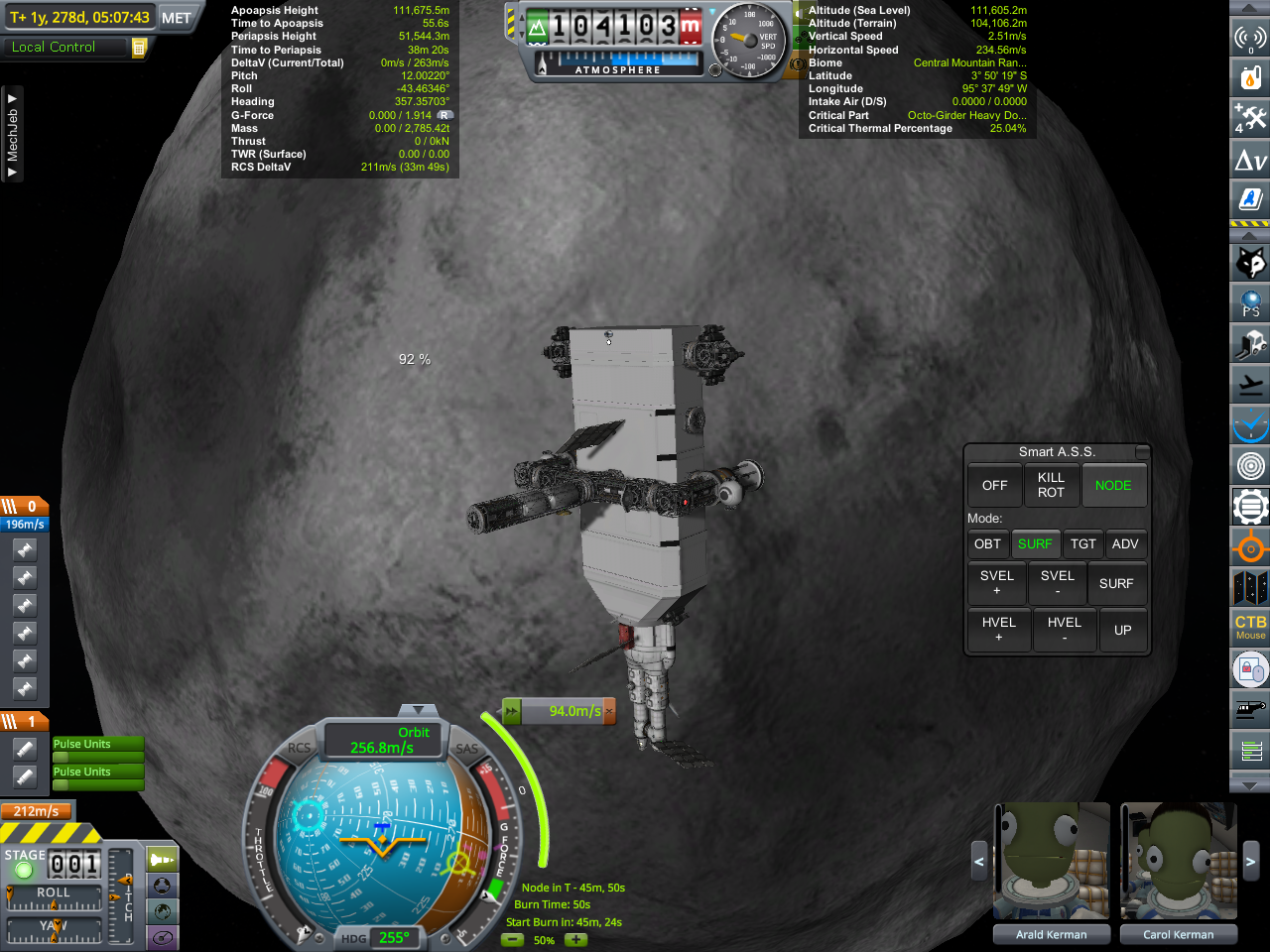
Task: Select Arald Kerman's crew portrait
Action: [1052, 862]
